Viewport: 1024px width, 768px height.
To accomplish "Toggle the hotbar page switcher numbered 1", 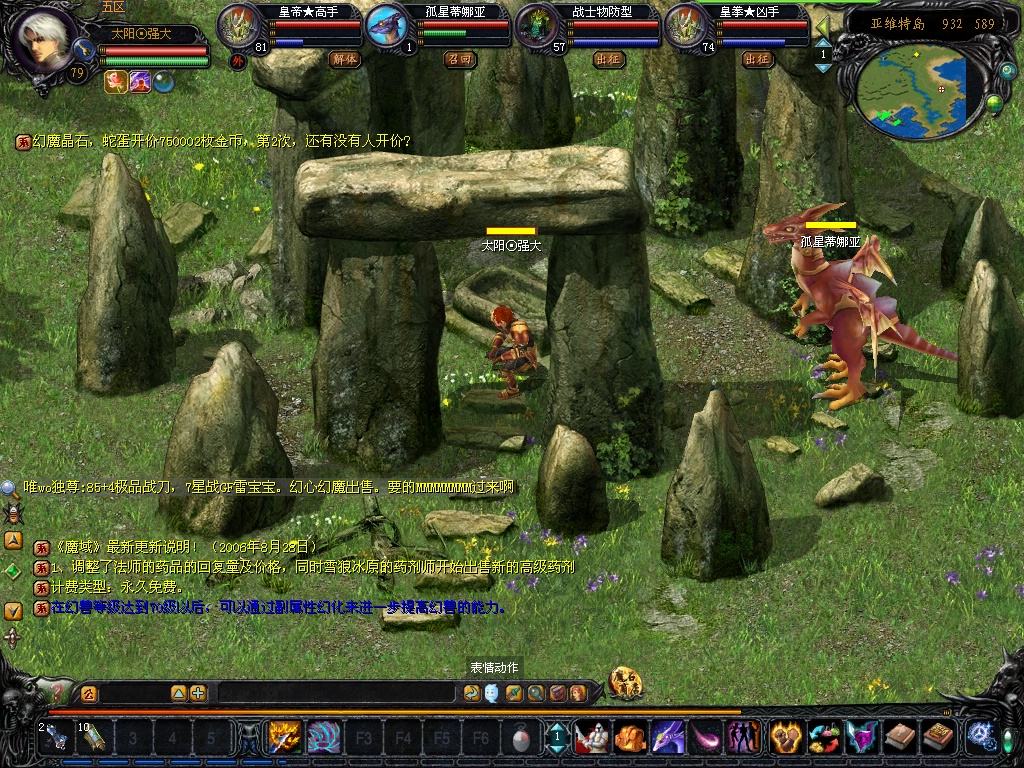I will pyautogui.click(x=556, y=738).
